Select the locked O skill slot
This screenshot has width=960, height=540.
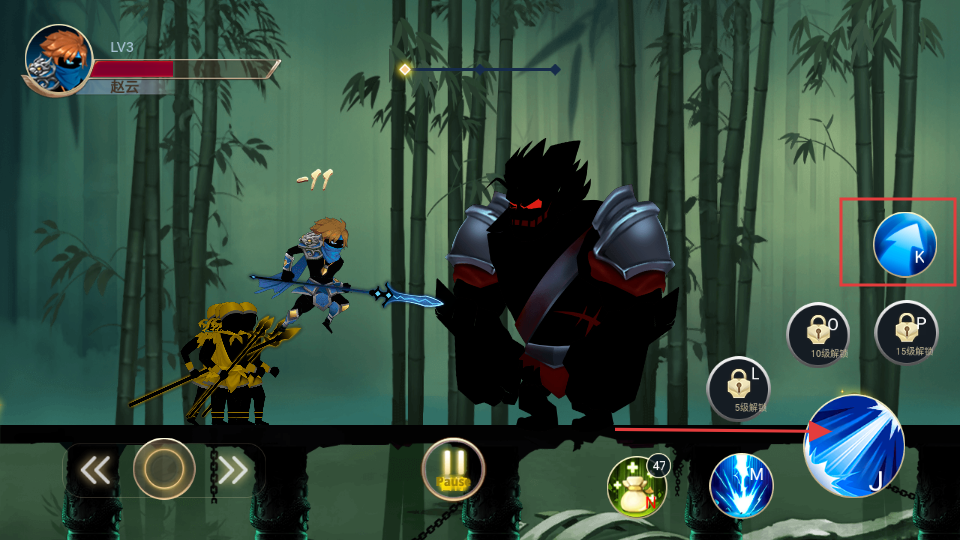[817, 334]
